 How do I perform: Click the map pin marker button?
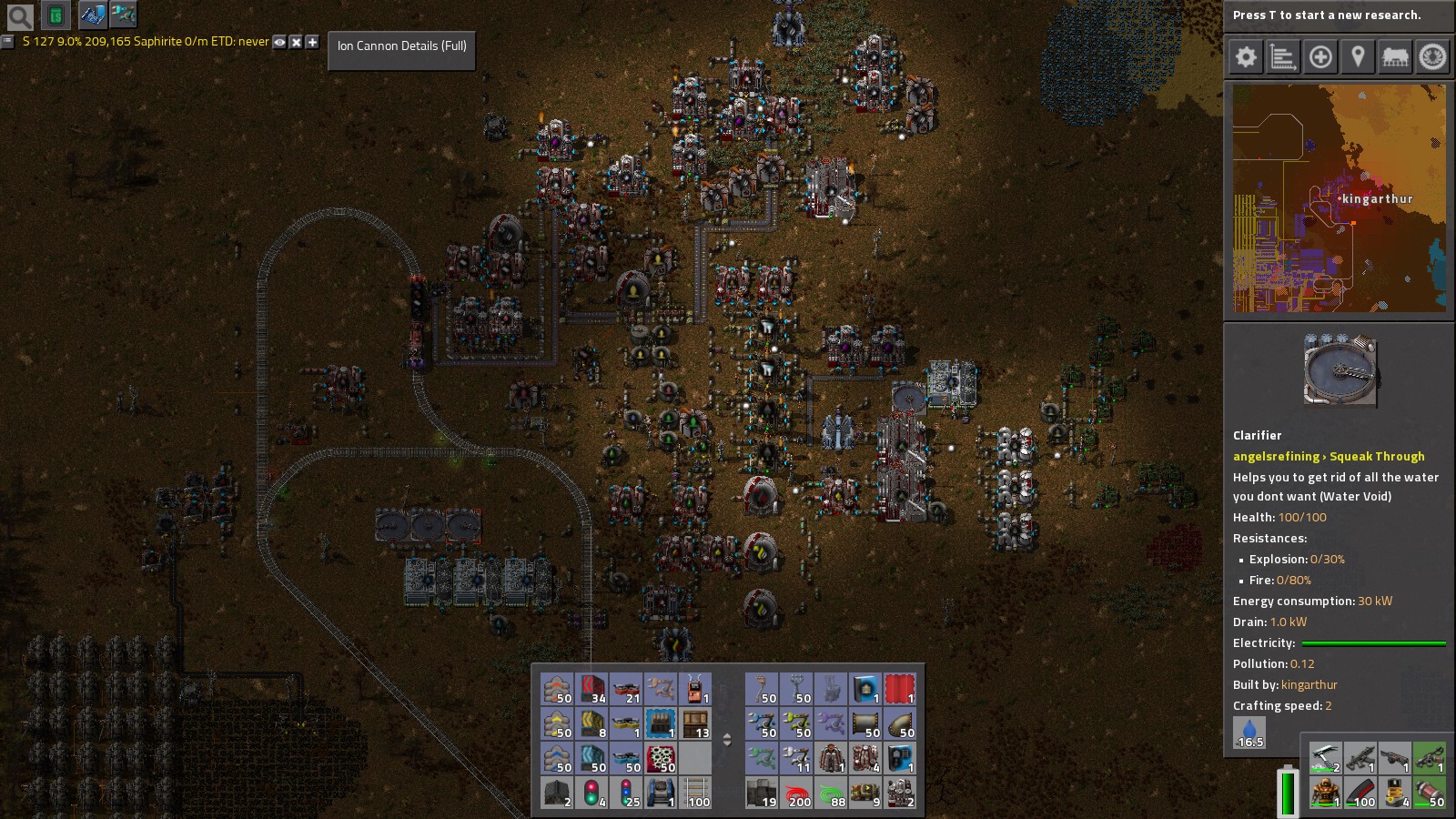pos(1358,57)
